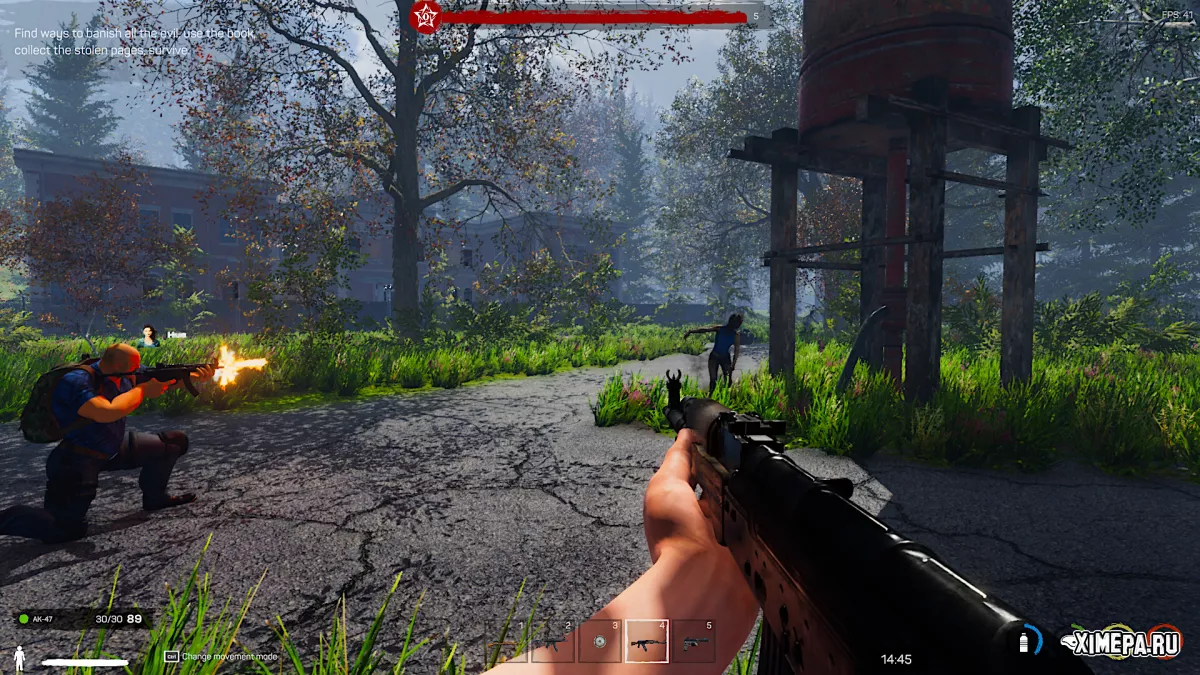This screenshot has width=1200, height=675.
Task: Click the water bottle thirst icon
Action: [x=1024, y=641]
